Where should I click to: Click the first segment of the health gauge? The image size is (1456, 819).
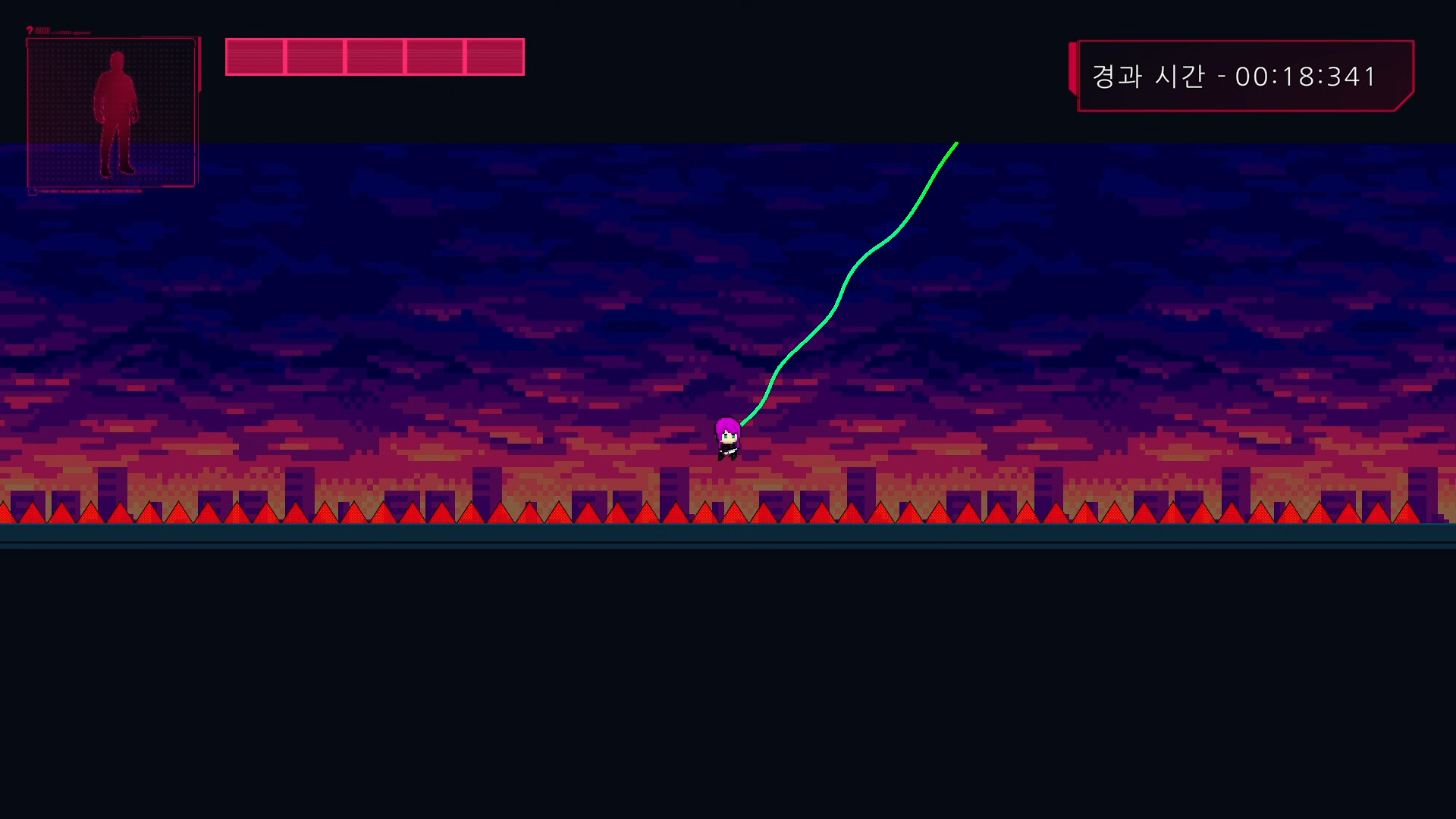pos(255,56)
